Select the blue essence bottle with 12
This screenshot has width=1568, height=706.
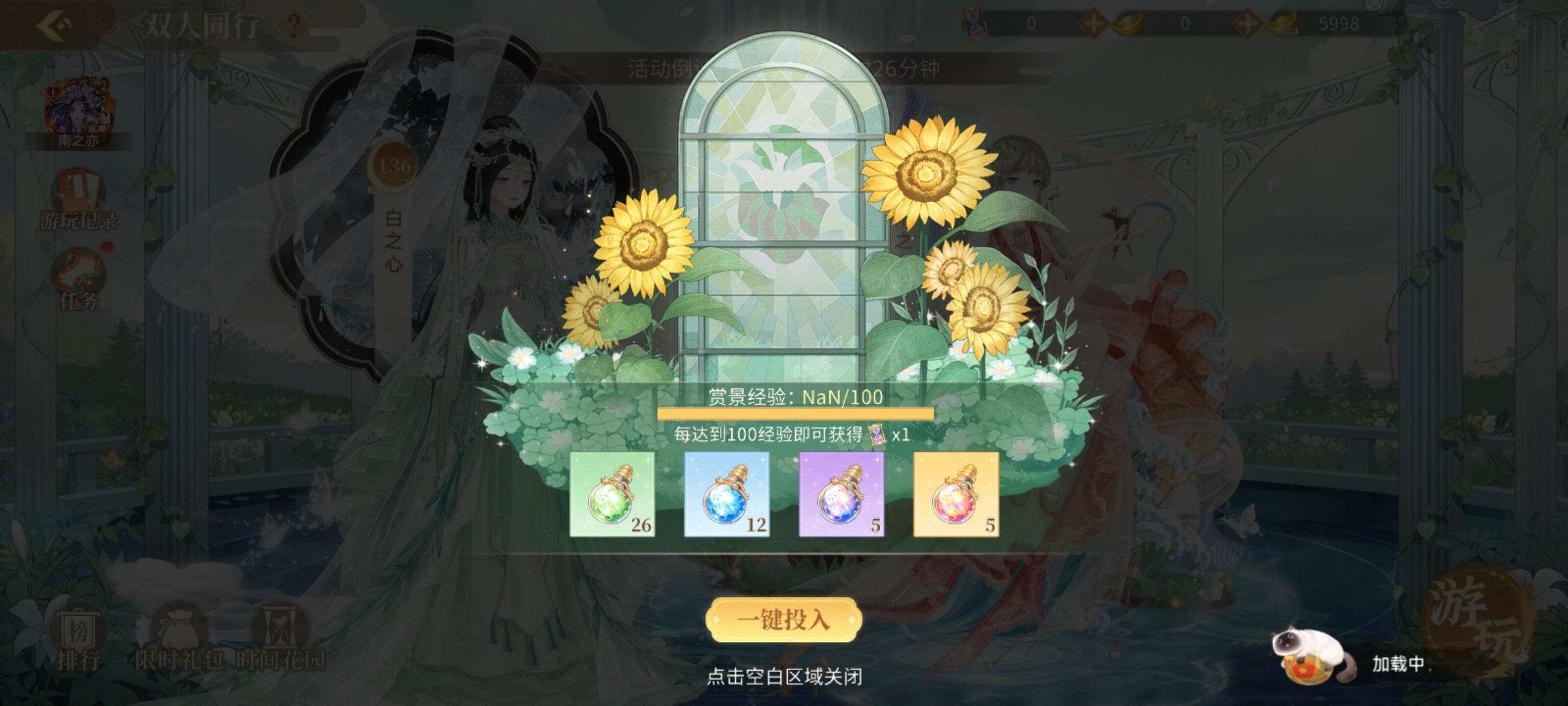tap(727, 494)
